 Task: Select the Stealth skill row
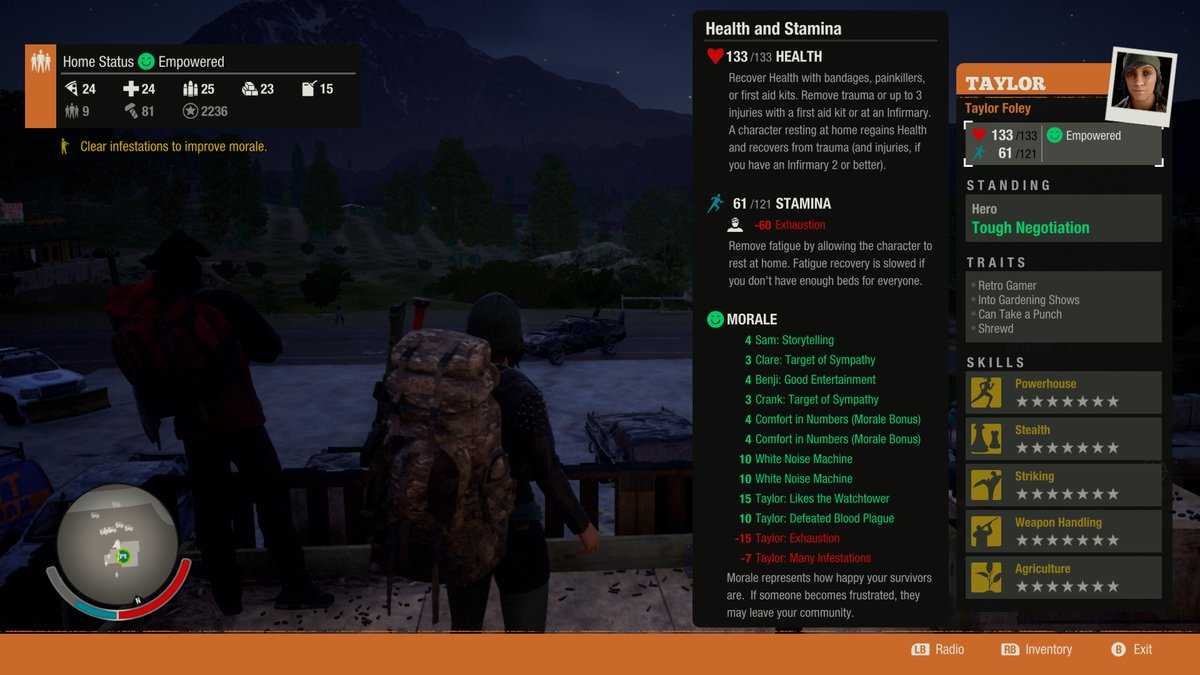[x=1063, y=439]
